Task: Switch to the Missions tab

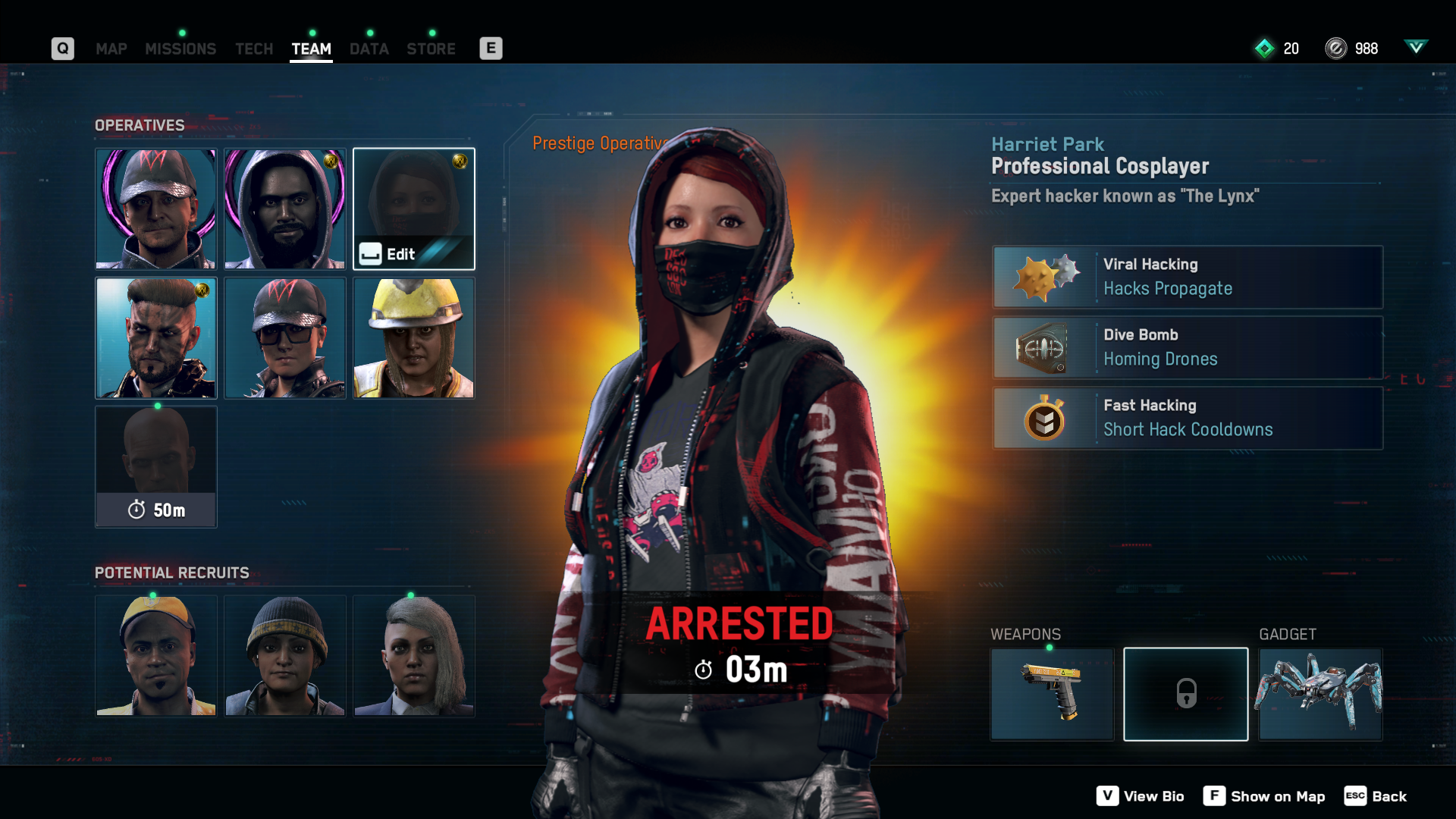Action: click(x=180, y=49)
